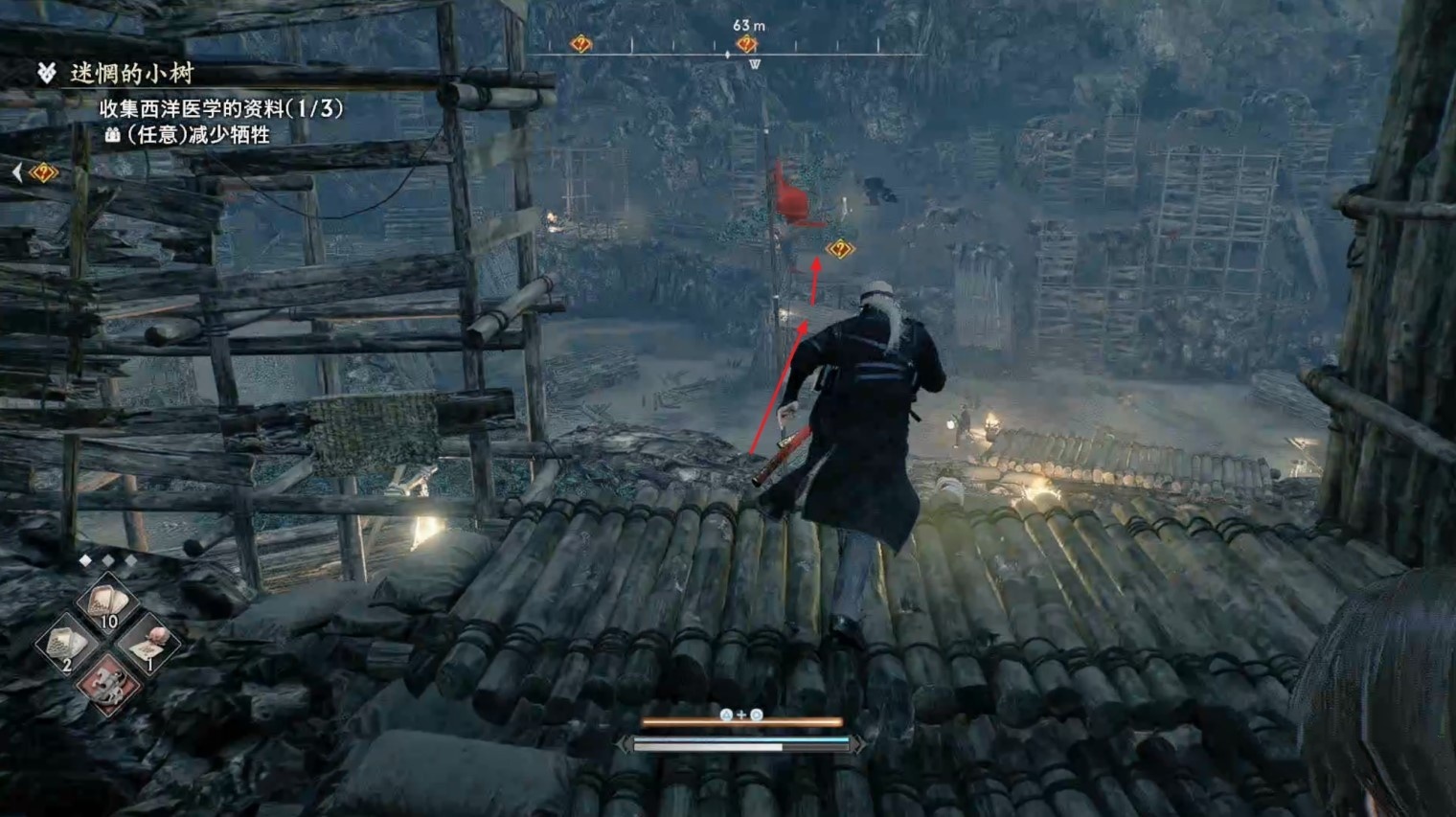Select the quick item slot holding 10
Screen dimensions: 1456x817
tap(106, 606)
